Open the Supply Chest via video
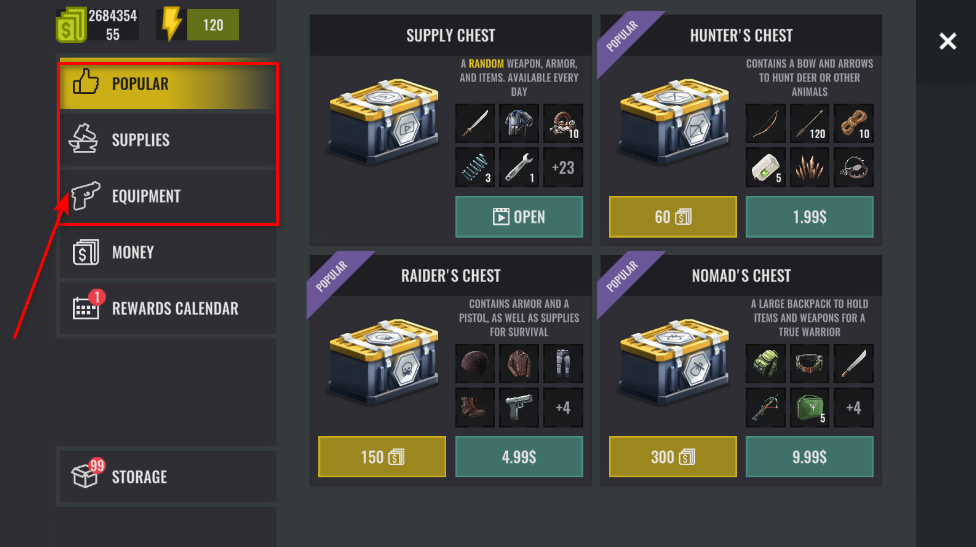This screenshot has height=547, width=976. (x=519, y=217)
